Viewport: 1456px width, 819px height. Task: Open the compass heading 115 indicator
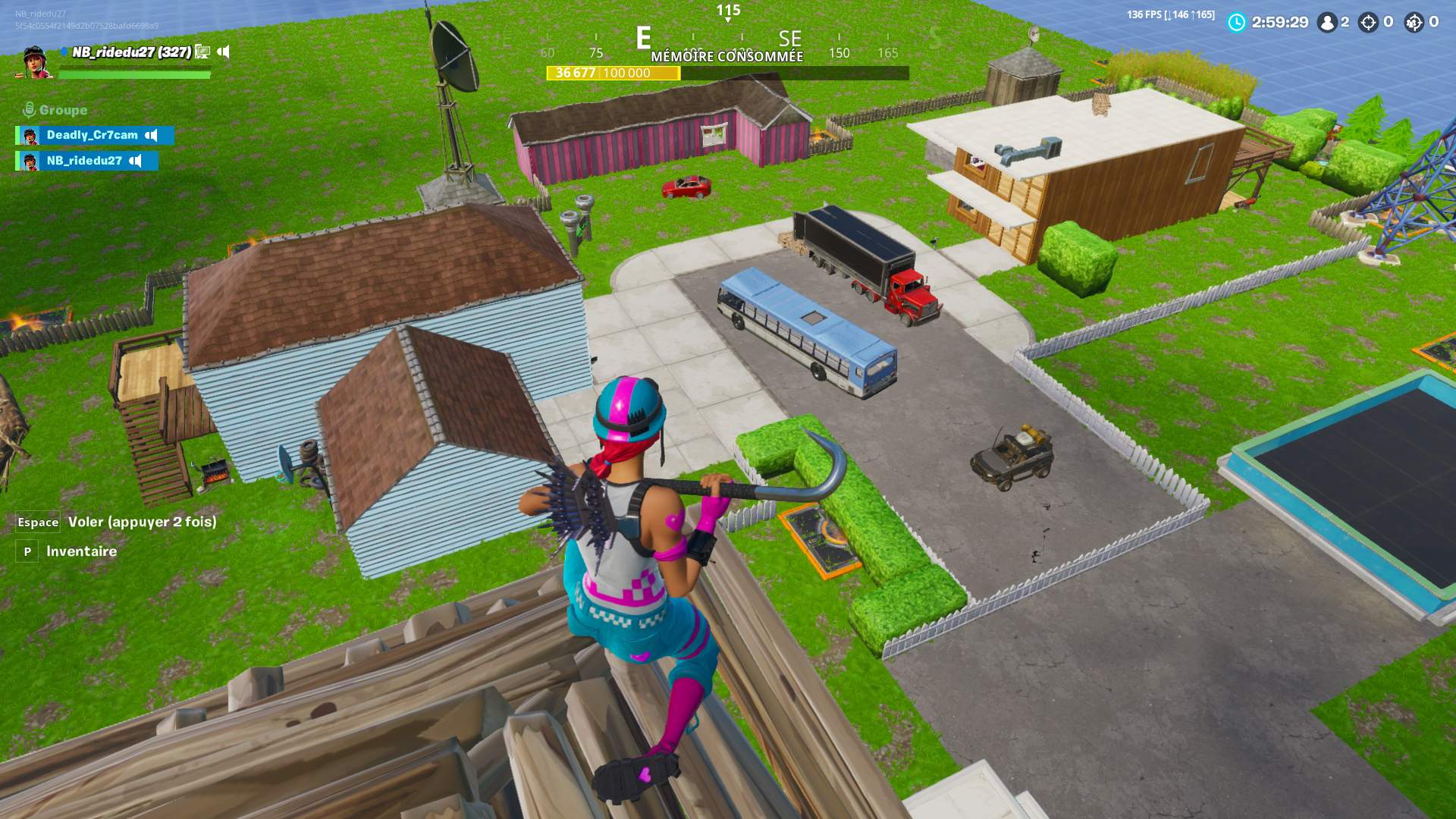[x=728, y=11]
